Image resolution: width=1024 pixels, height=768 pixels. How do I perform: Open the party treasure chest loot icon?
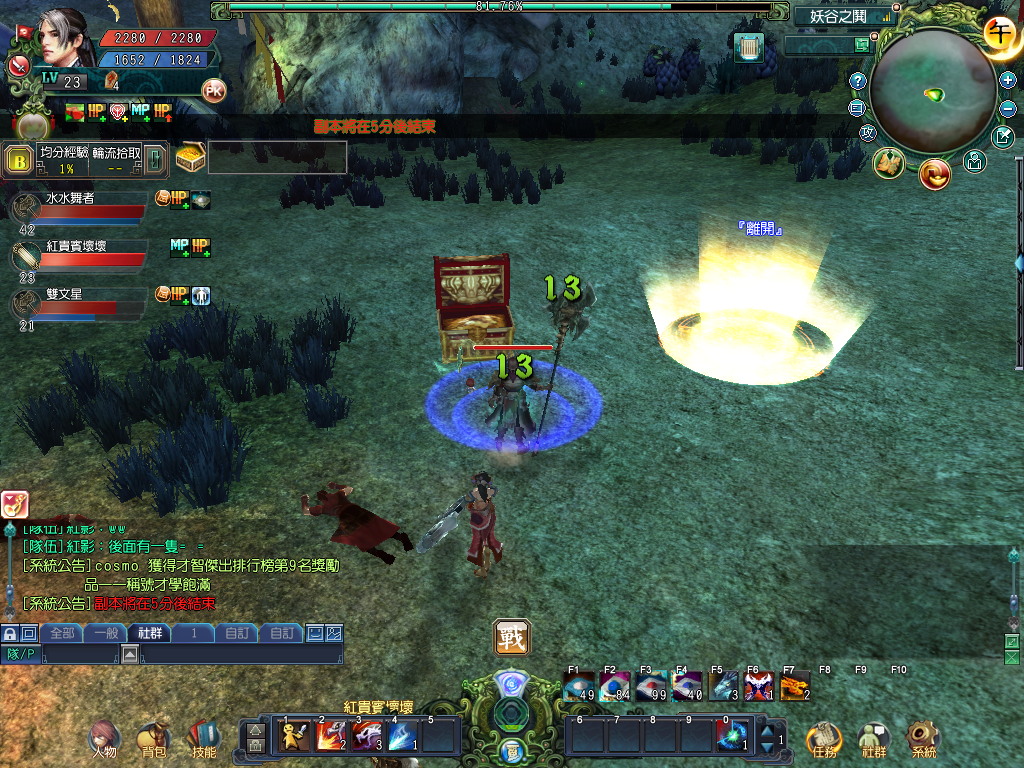point(190,157)
